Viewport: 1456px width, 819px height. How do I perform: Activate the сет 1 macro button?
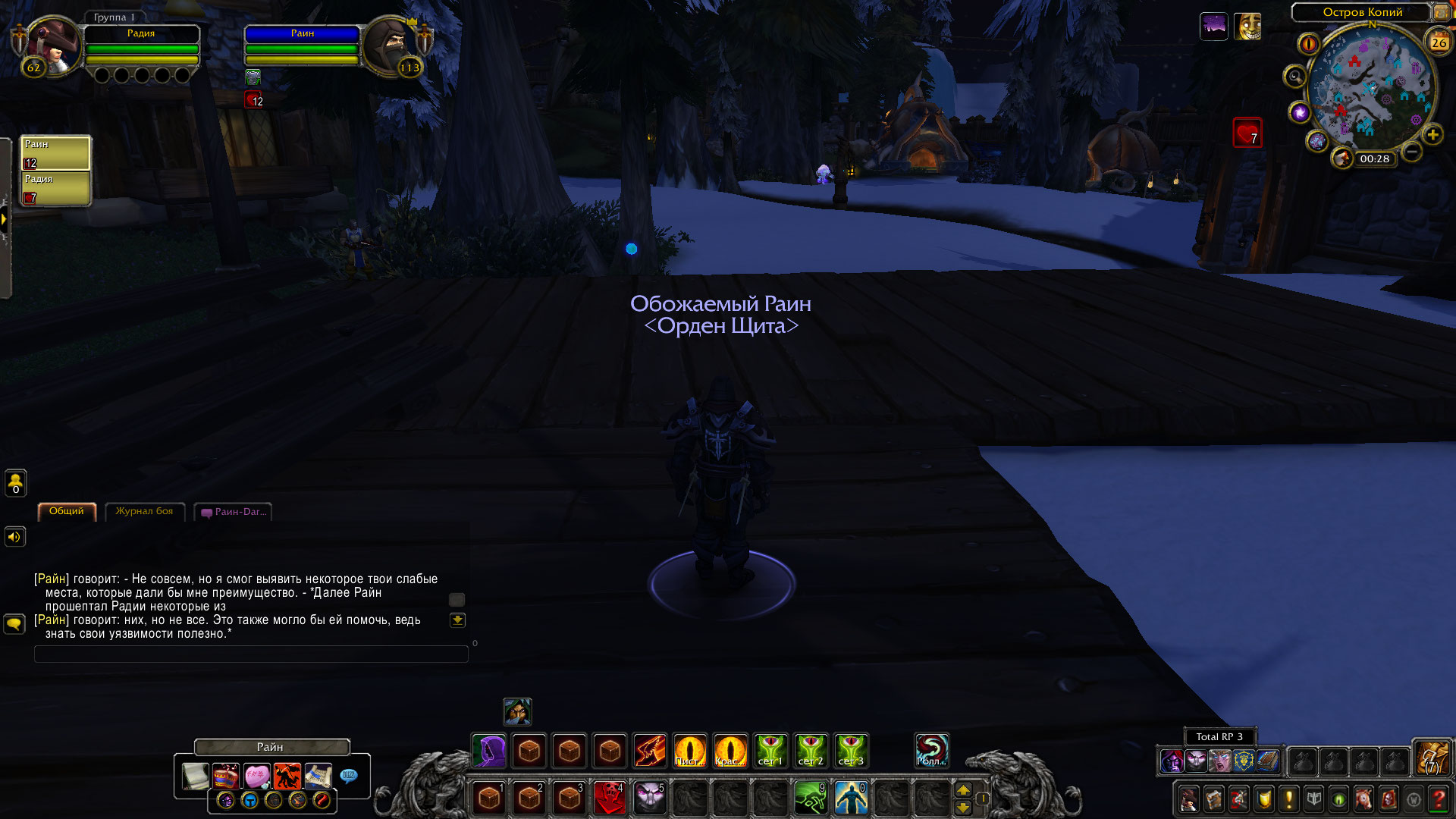(770, 751)
